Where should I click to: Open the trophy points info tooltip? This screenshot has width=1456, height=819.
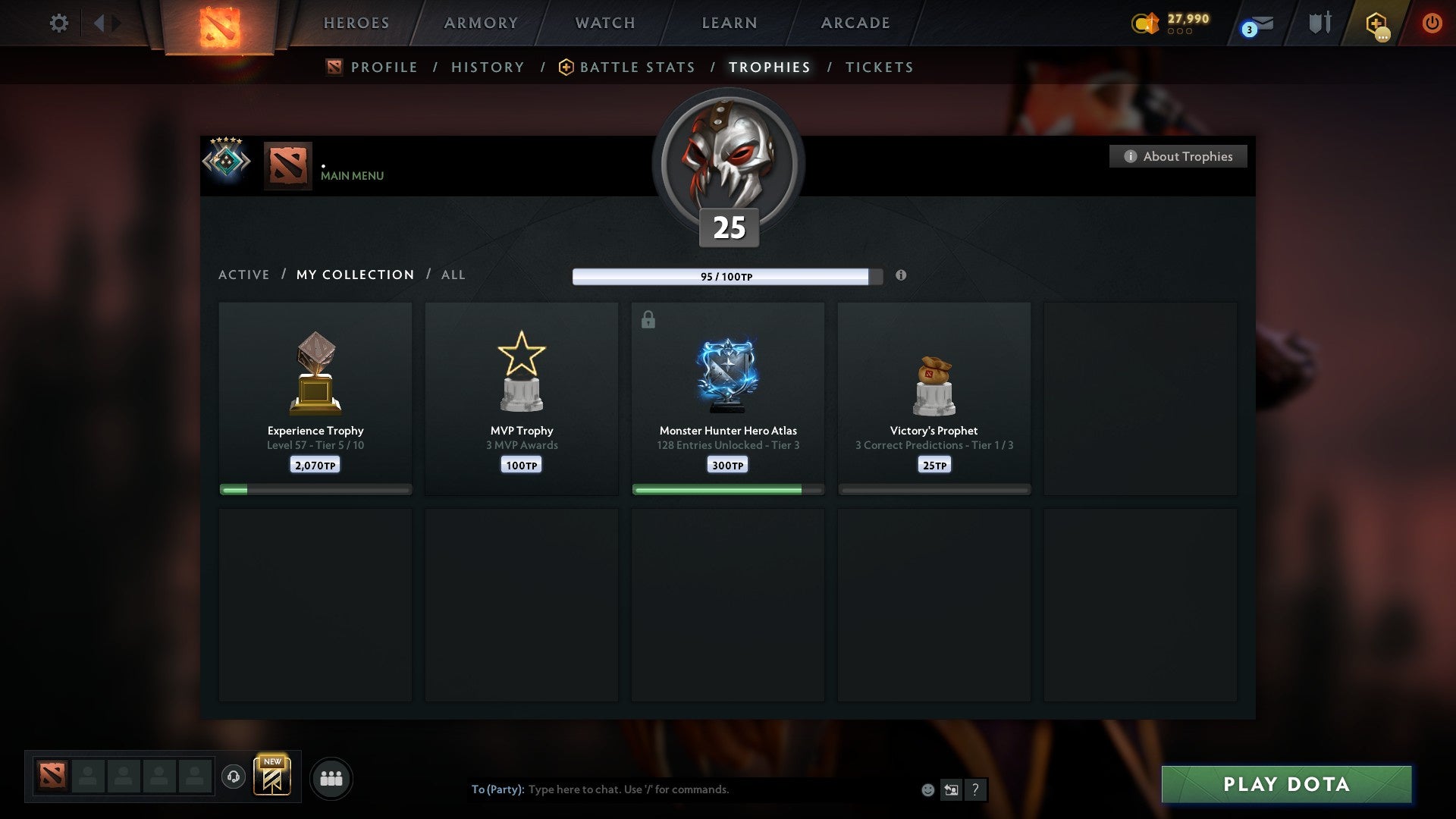point(902,276)
